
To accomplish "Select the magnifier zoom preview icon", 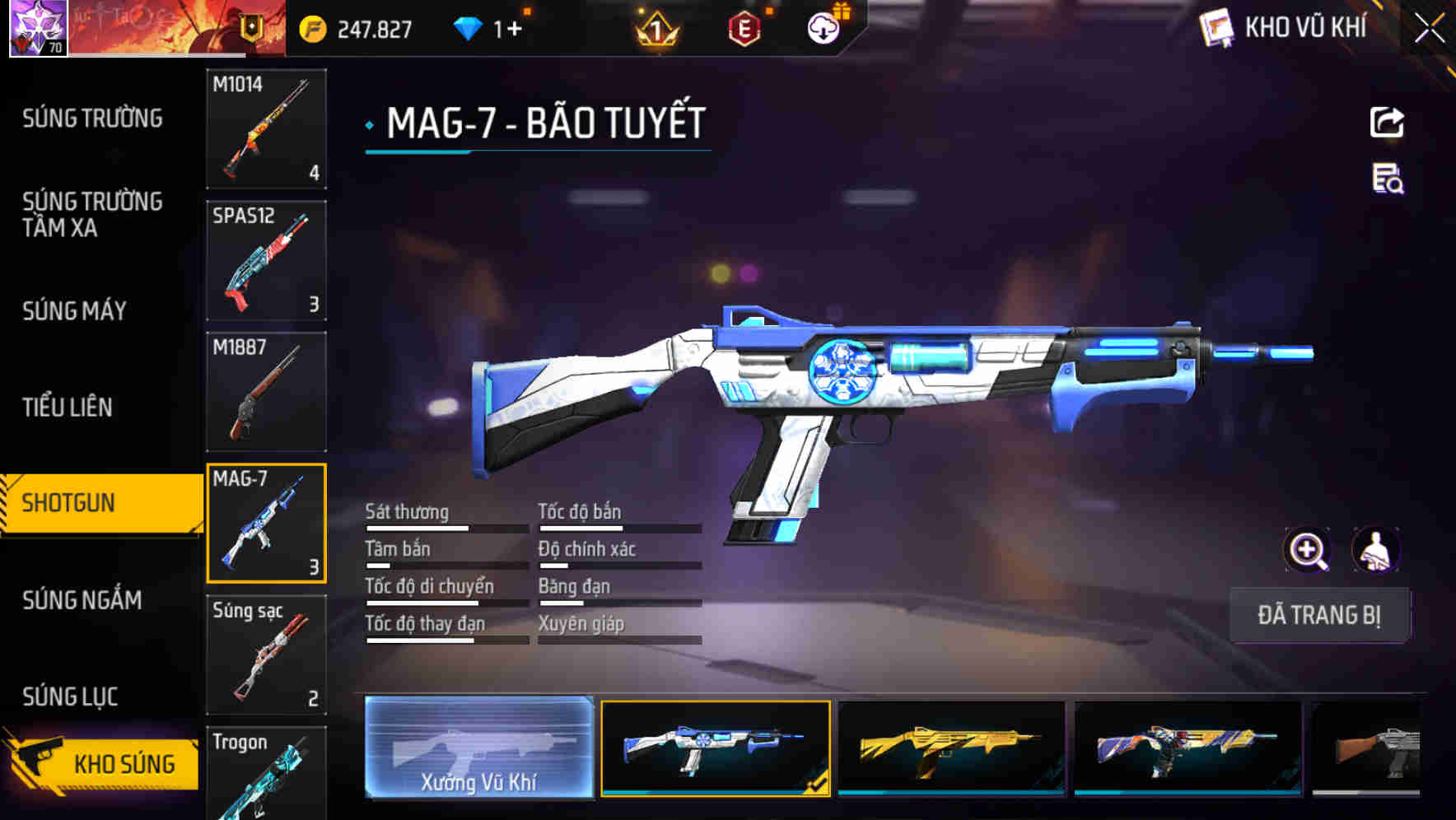I will point(1308,550).
